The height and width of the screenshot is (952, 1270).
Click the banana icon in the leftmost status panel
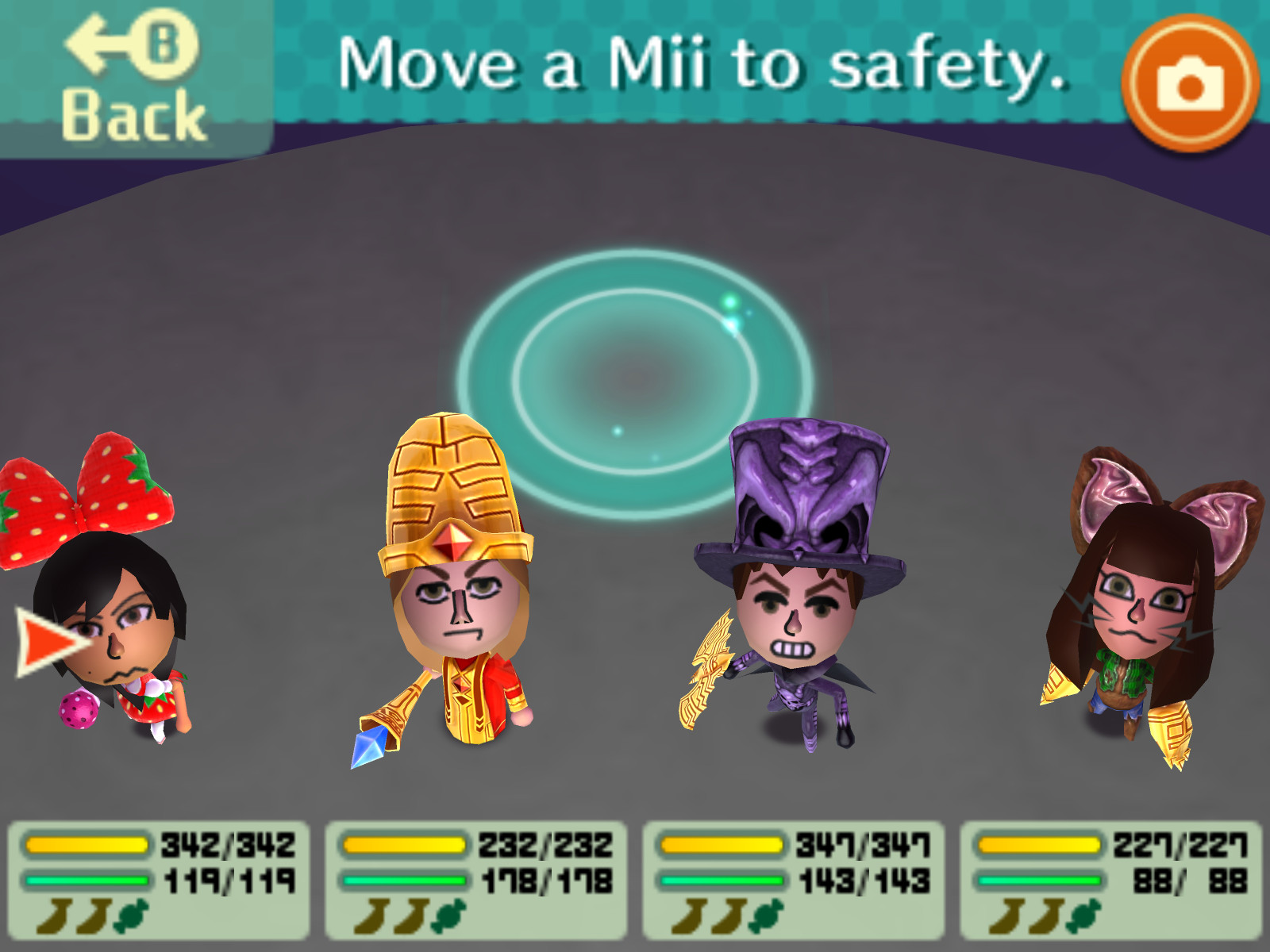click(56, 916)
